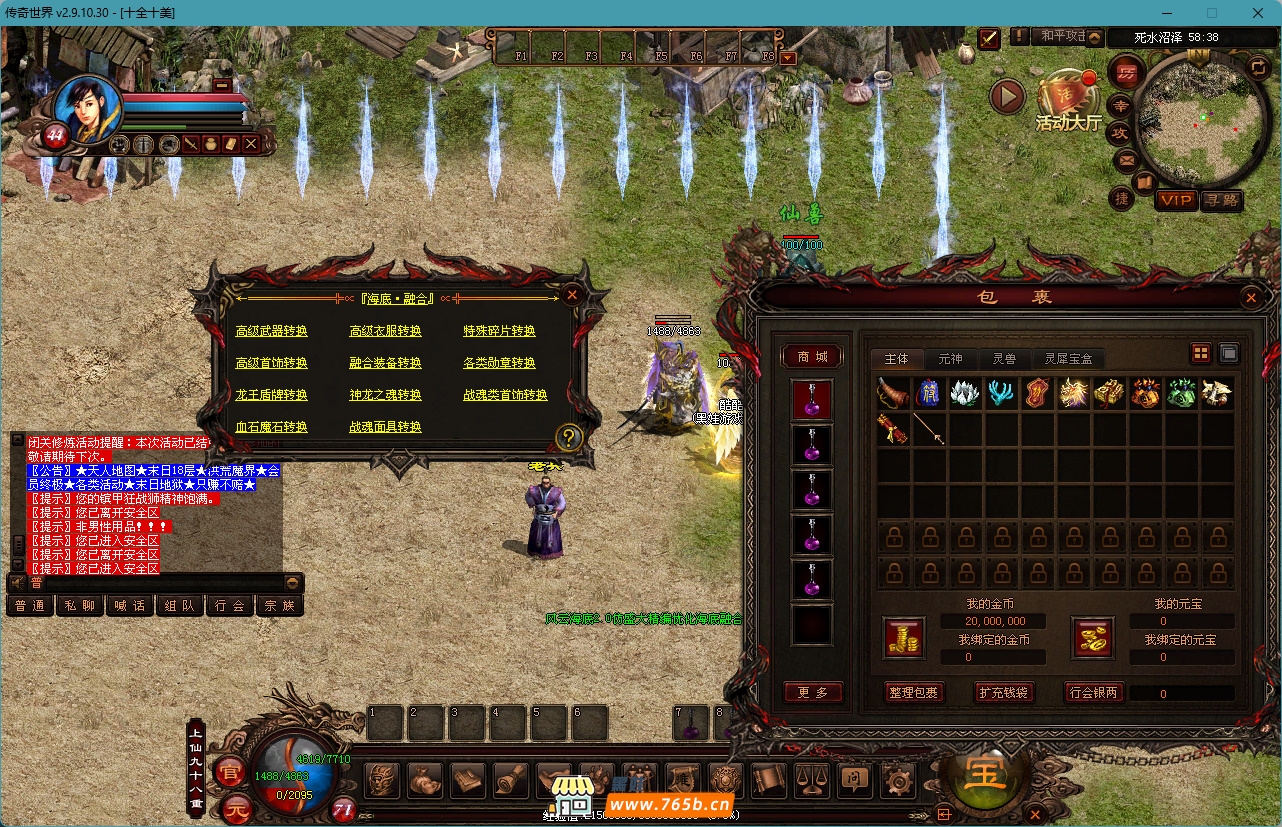The height and width of the screenshot is (827, 1282).
Task: Switch to the 元神 bag tab
Action: pos(949,358)
